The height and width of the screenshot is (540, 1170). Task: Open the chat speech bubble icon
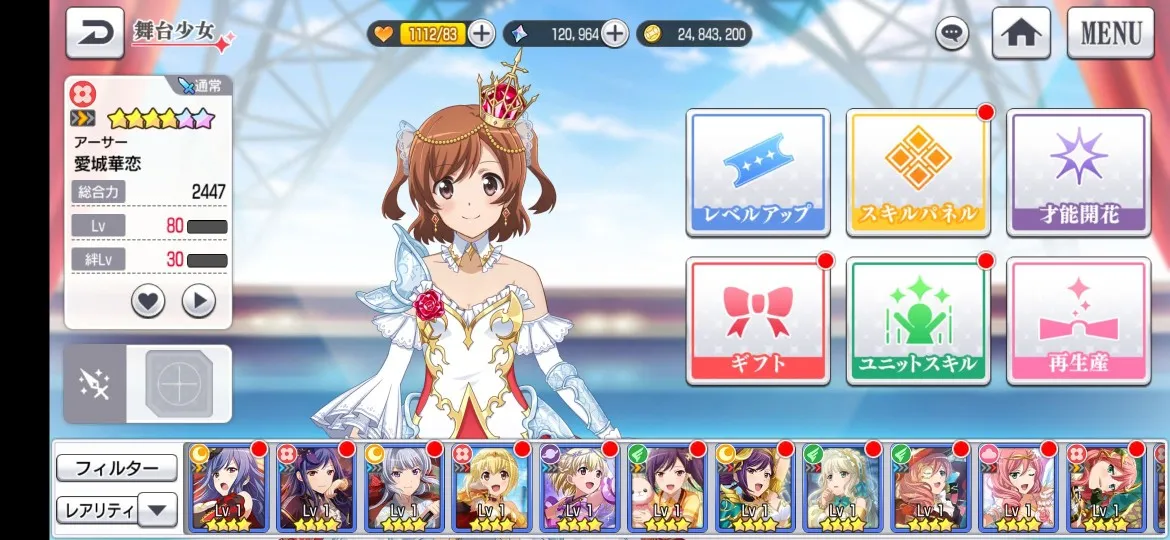coord(952,34)
